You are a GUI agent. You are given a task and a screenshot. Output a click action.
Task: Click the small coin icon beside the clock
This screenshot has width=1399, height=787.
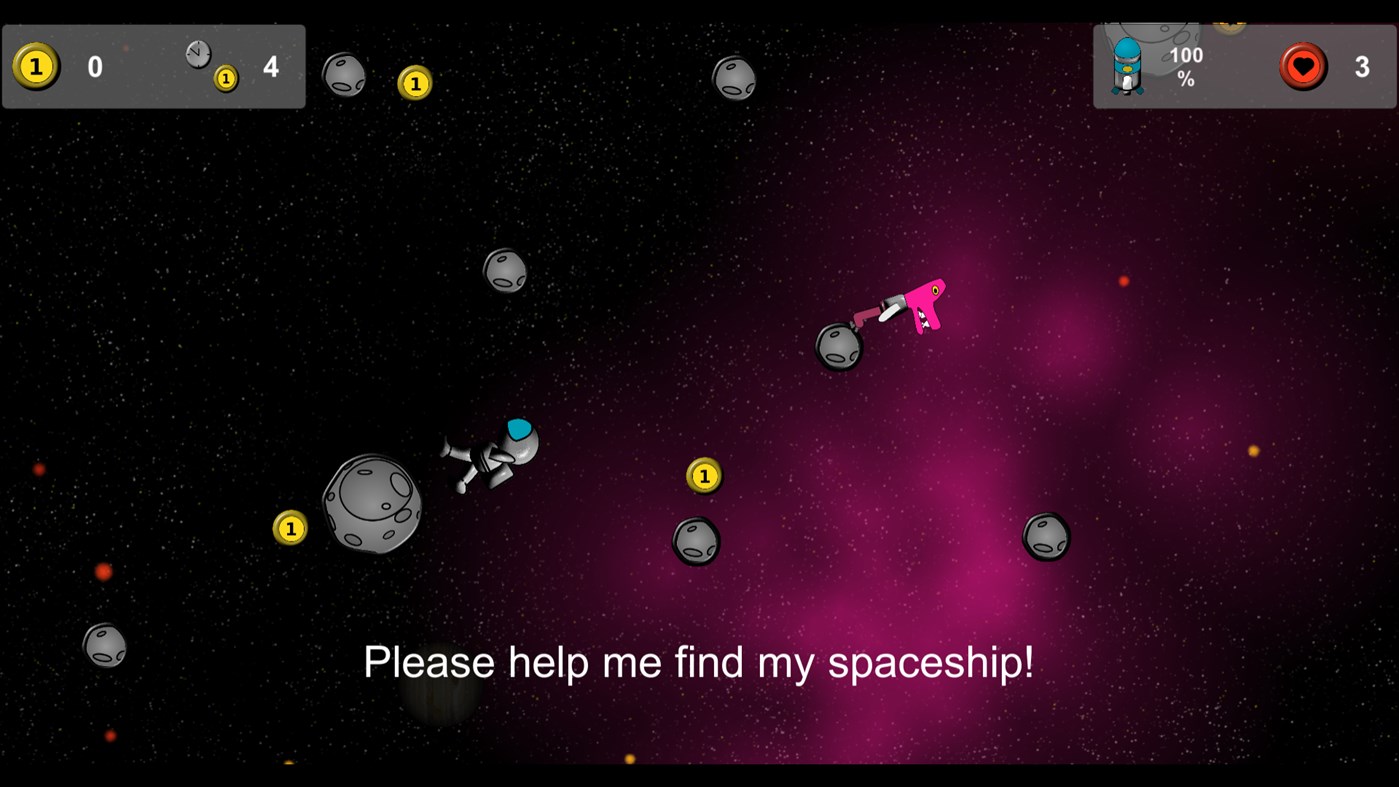pos(225,77)
